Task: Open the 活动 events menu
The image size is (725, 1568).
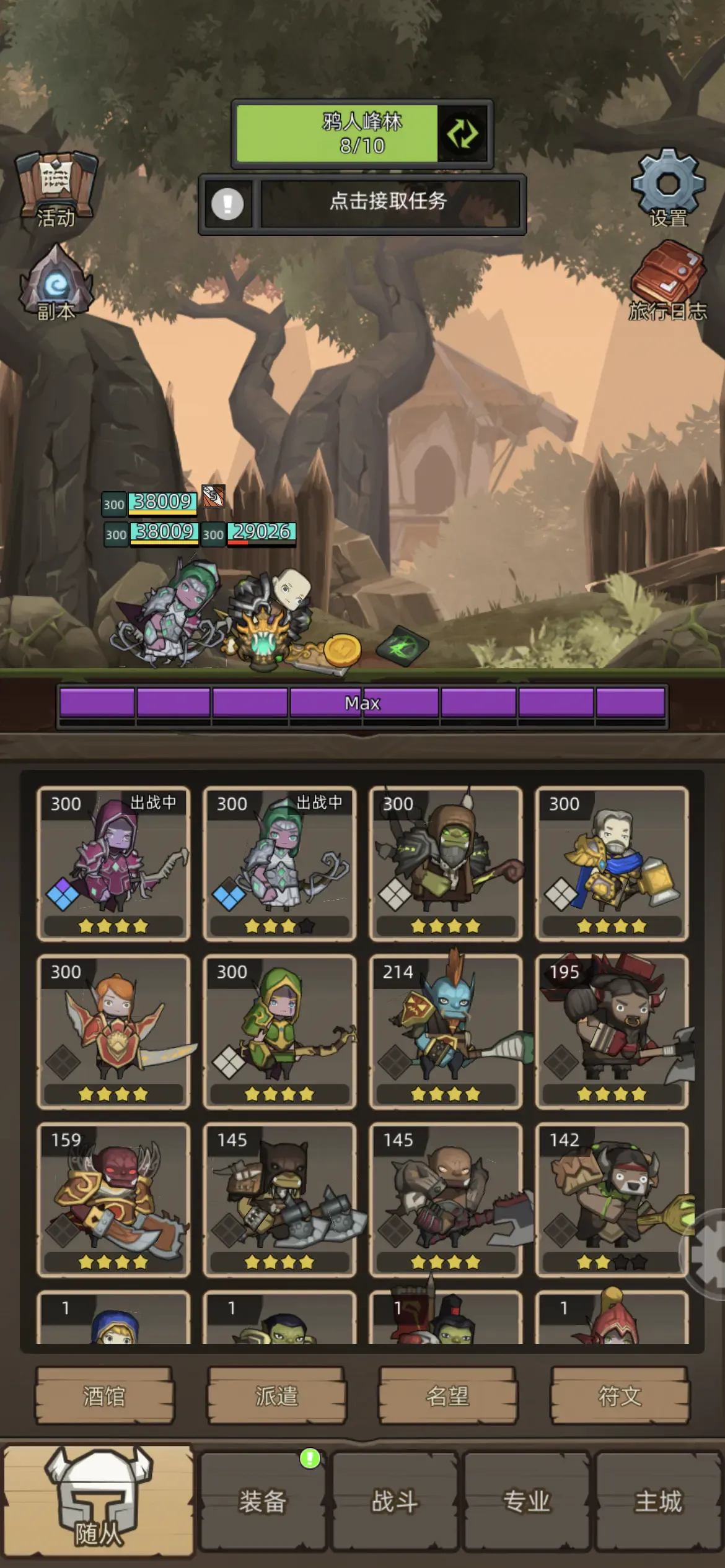Action: [56, 189]
